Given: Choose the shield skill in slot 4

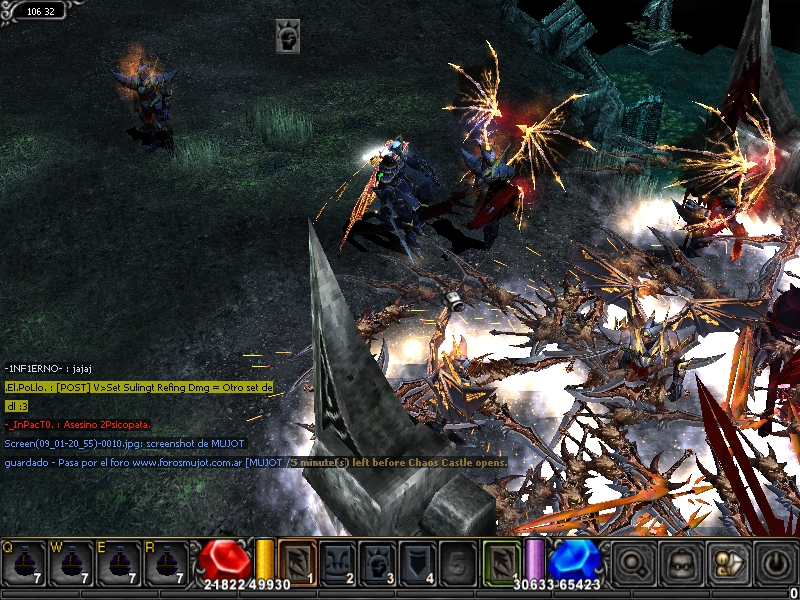Looking at the screenshot, I should point(418,561).
